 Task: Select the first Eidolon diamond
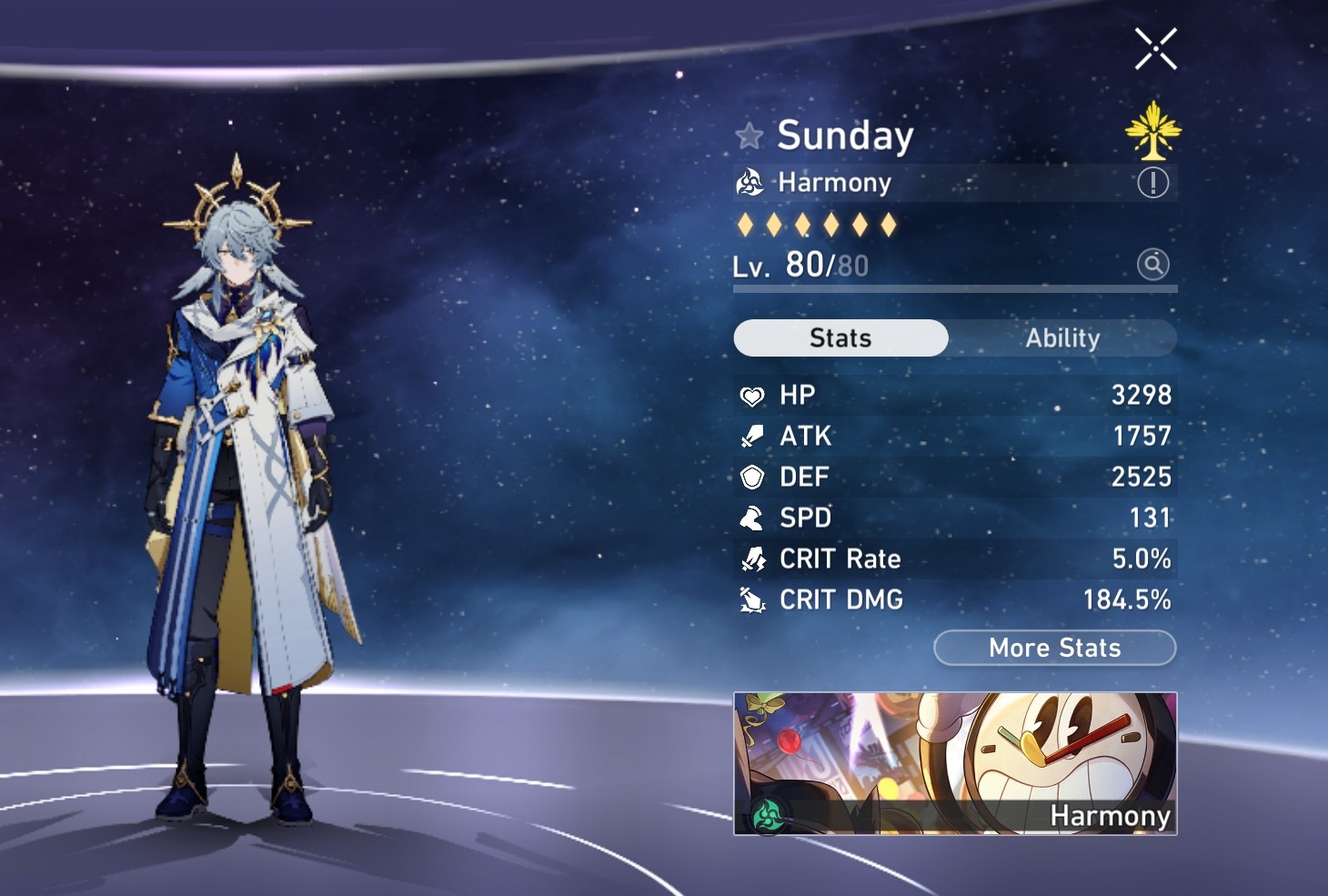743,224
